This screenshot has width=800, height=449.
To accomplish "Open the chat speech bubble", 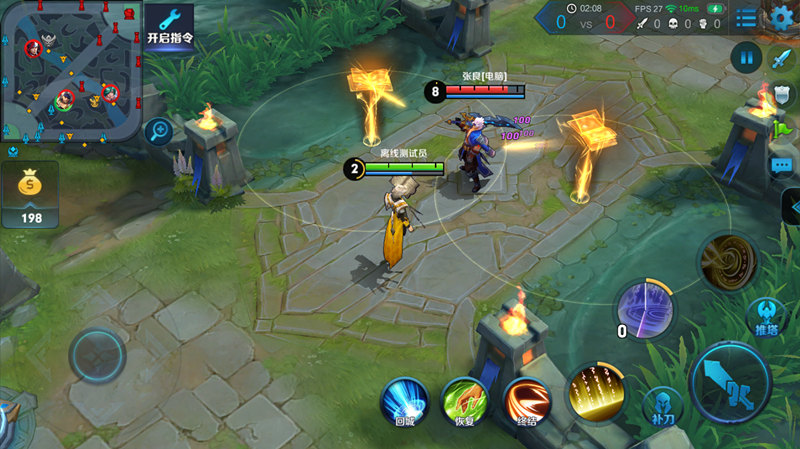I will click(781, 165).
